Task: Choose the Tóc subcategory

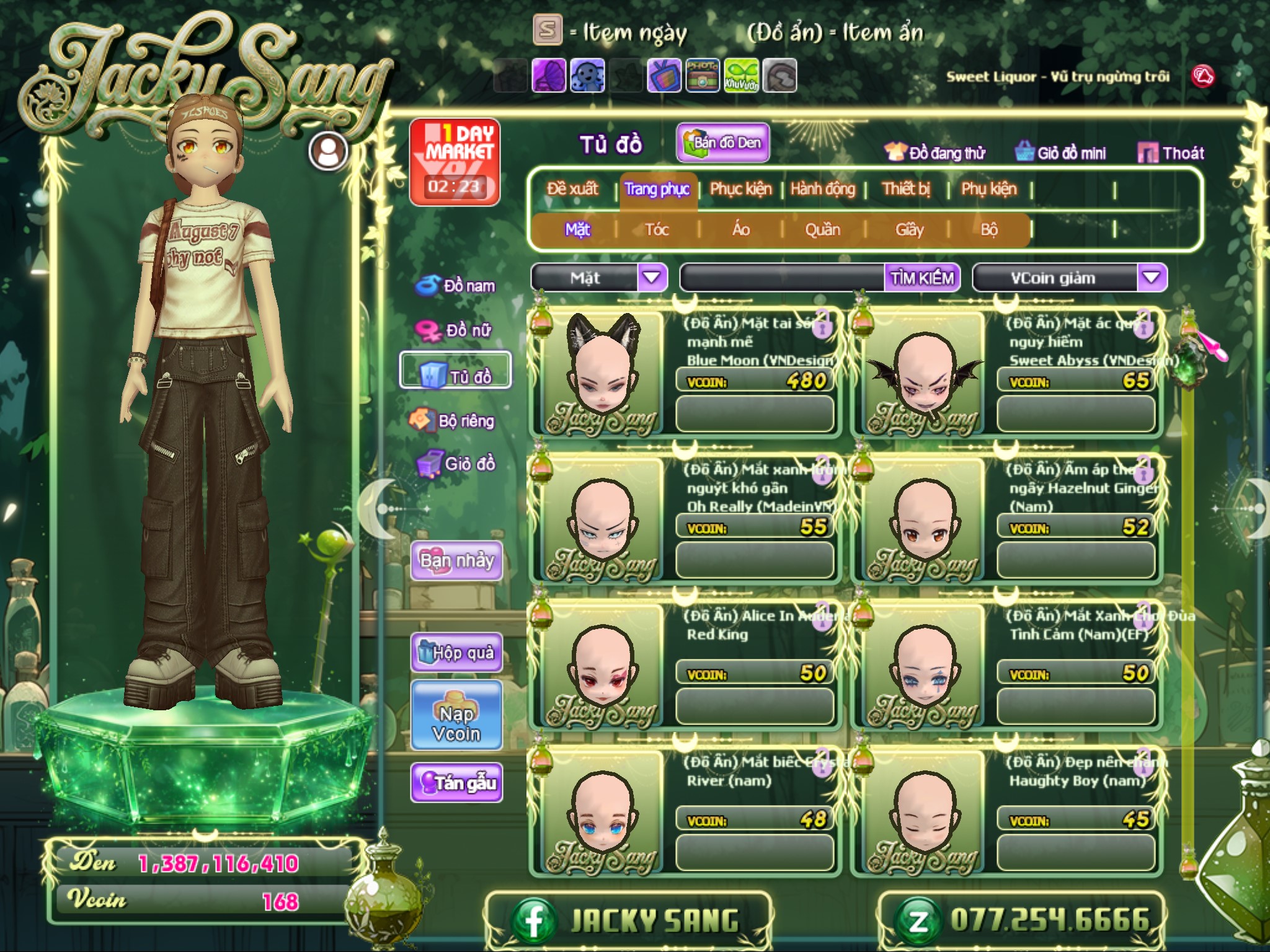Action: [657, 230]
